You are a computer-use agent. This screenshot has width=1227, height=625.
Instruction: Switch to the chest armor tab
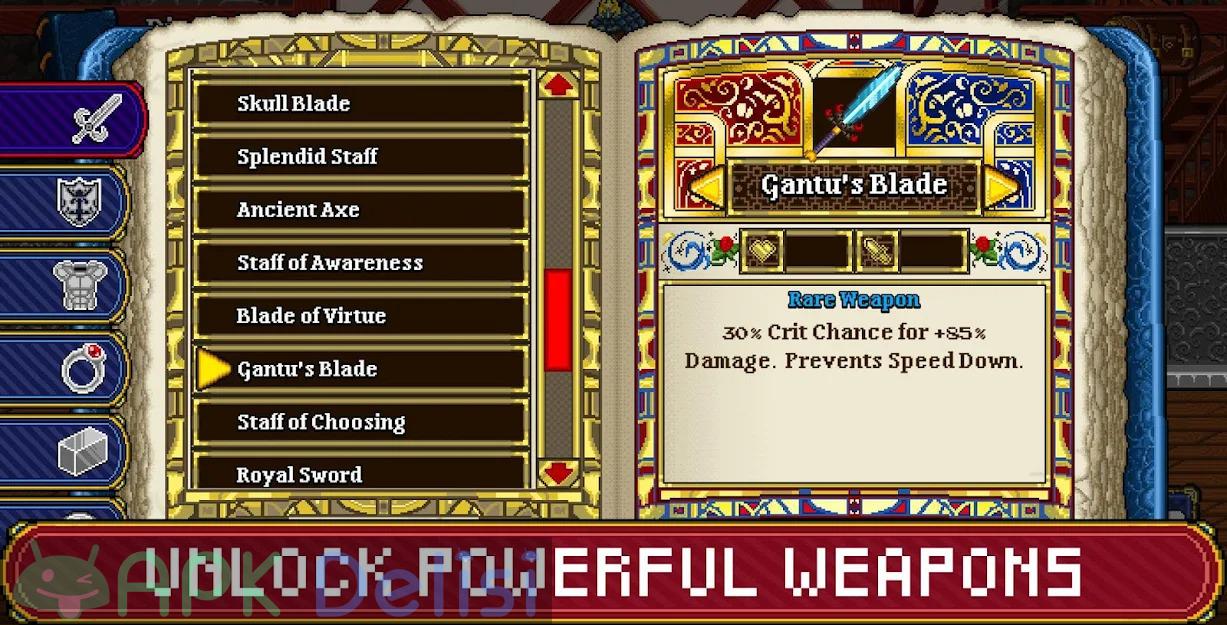tap(80, 287)
